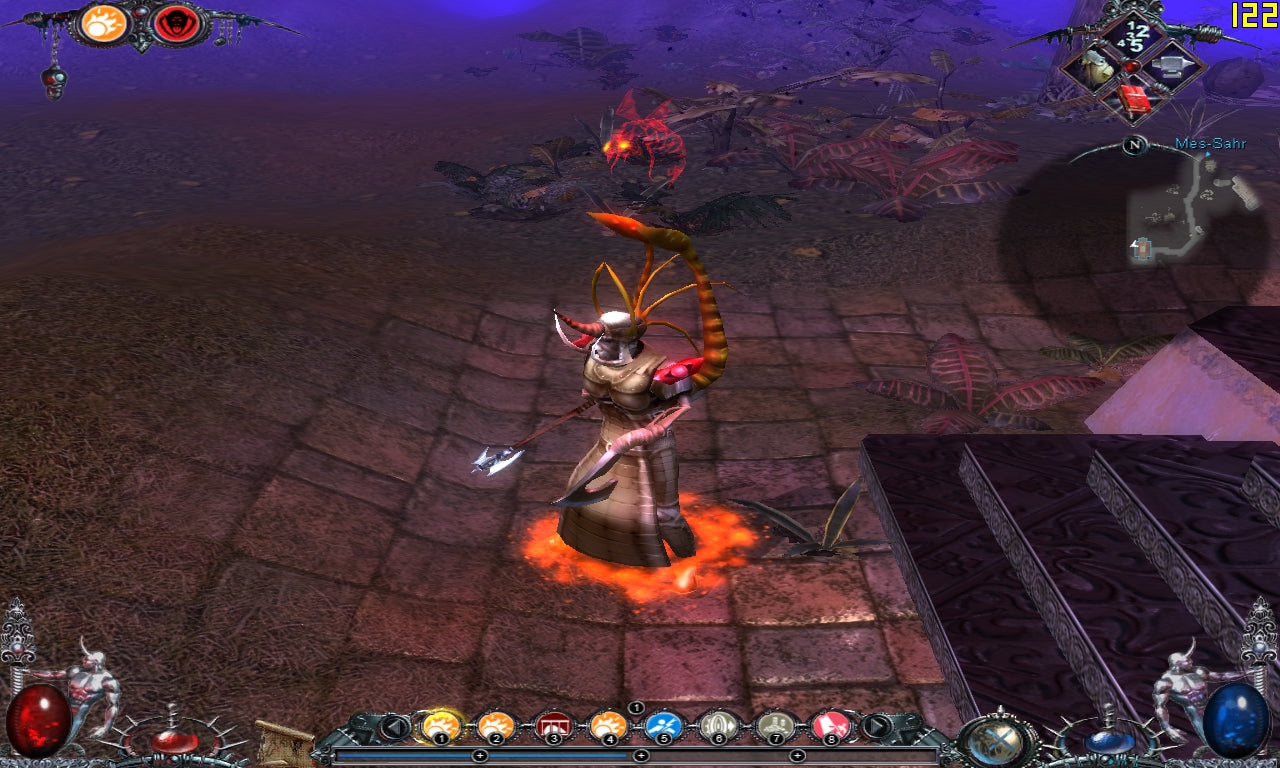Trigger the fire skill in hotbar slot 4
The width and height of the screenshot is (1280, 768).
[608, 726]
